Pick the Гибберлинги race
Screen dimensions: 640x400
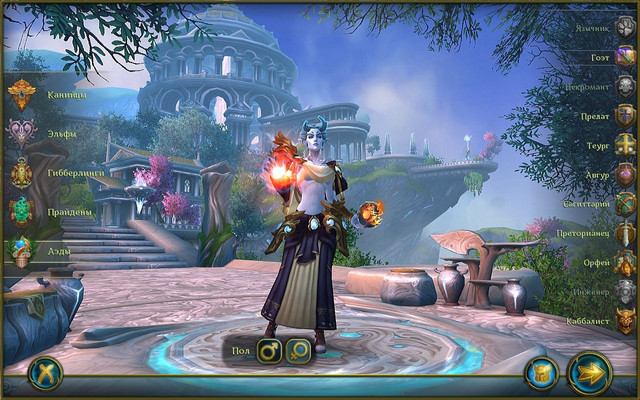(22, 172)
